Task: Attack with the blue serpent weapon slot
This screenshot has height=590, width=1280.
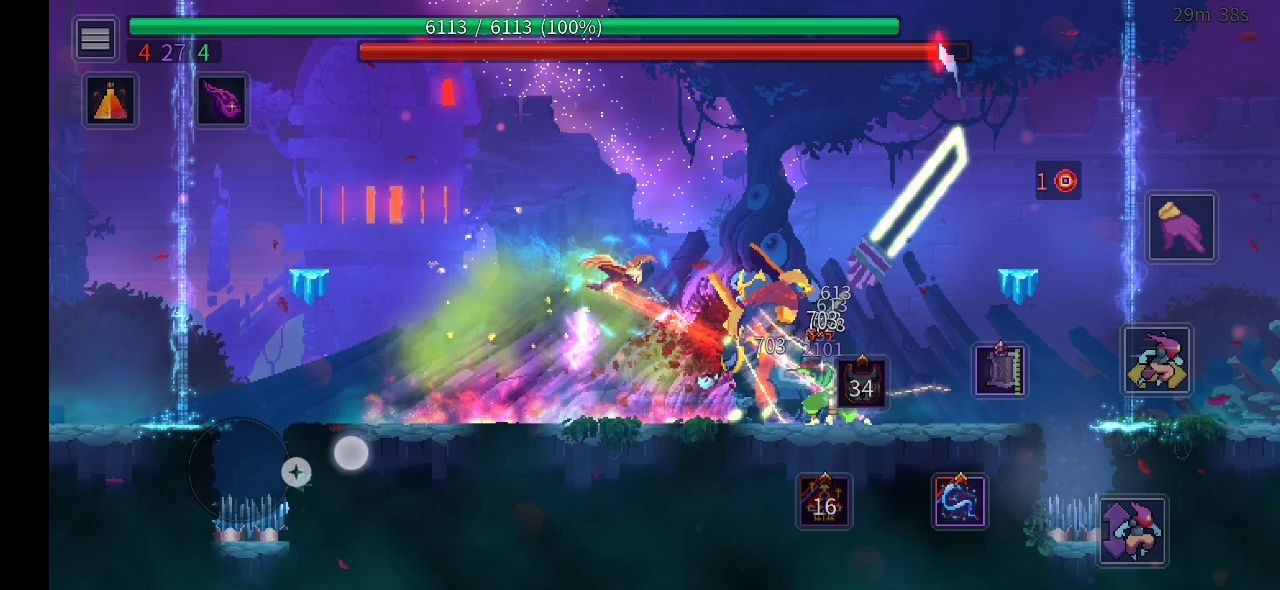Action: pos(960,501)
